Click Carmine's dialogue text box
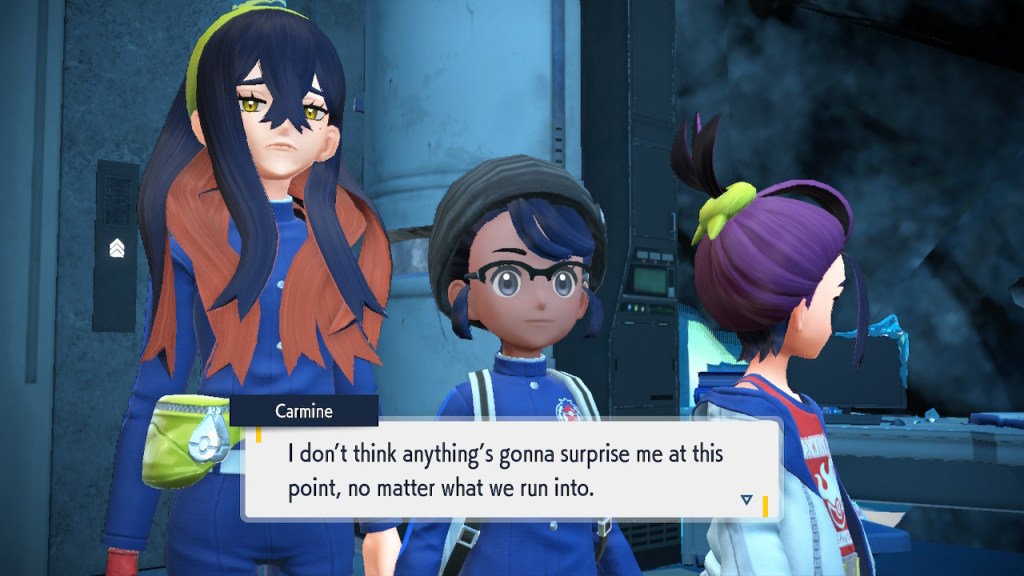The image size is (1024, 576). pos(510,470)
